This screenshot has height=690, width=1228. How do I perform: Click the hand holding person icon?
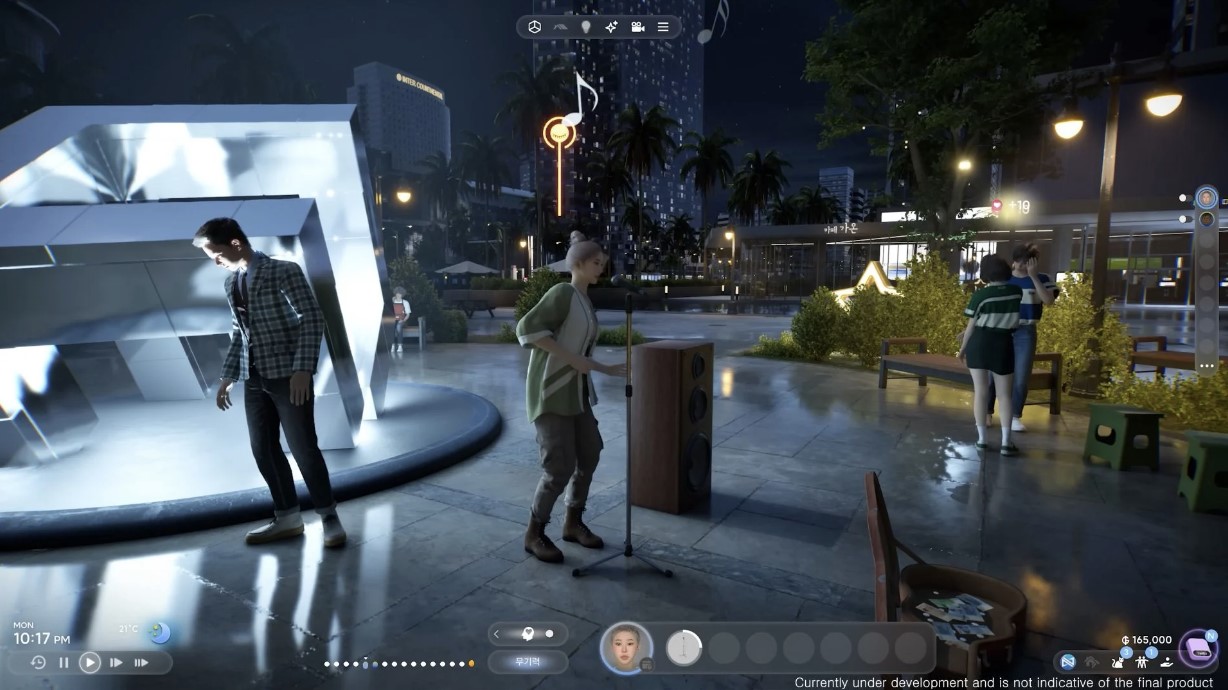tap(1165, 661)
